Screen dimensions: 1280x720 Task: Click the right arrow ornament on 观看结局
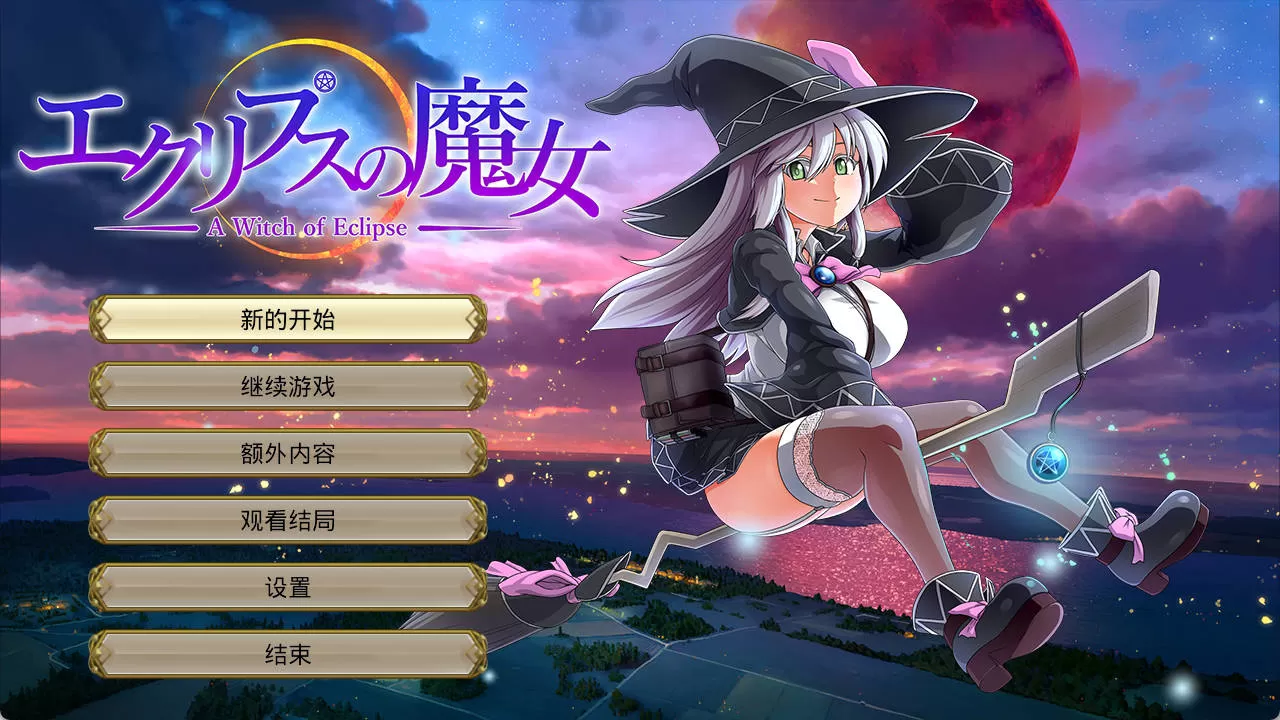click(x=477, y=520)
